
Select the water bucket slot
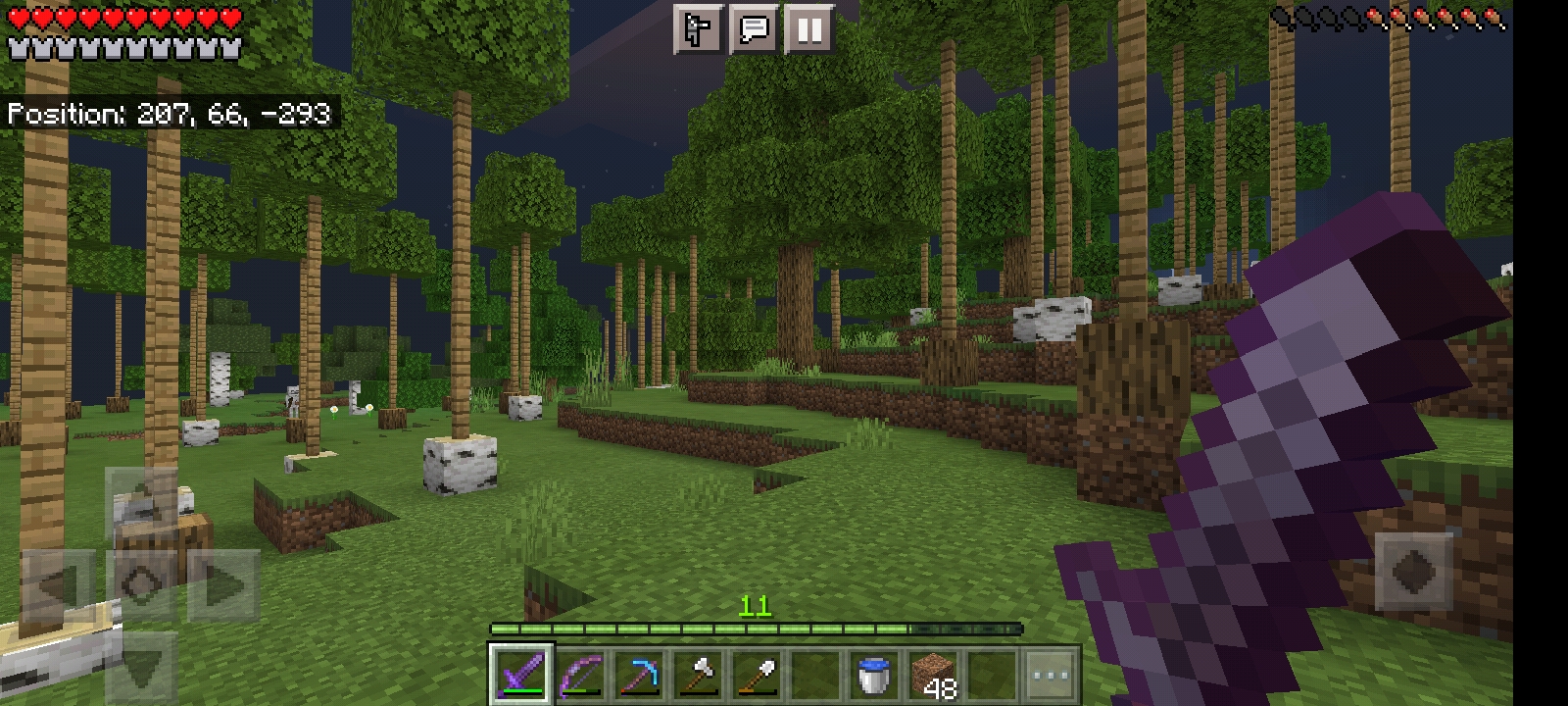(x=873, y=674)
